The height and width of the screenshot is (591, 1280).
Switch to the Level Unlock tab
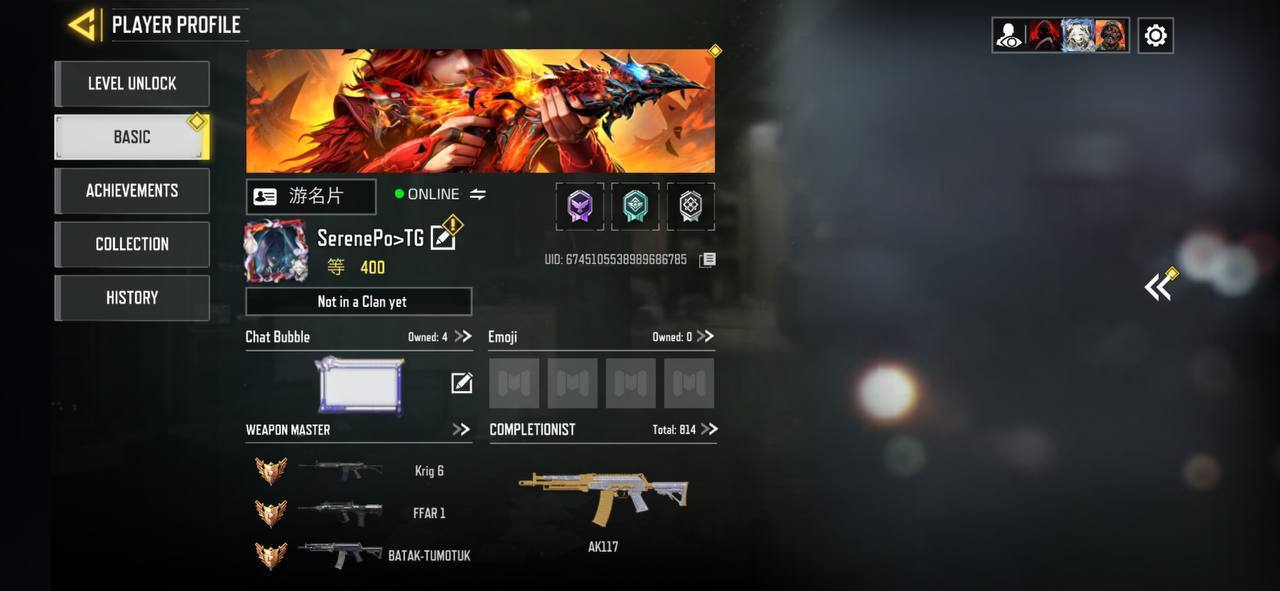tap(132, 84)
